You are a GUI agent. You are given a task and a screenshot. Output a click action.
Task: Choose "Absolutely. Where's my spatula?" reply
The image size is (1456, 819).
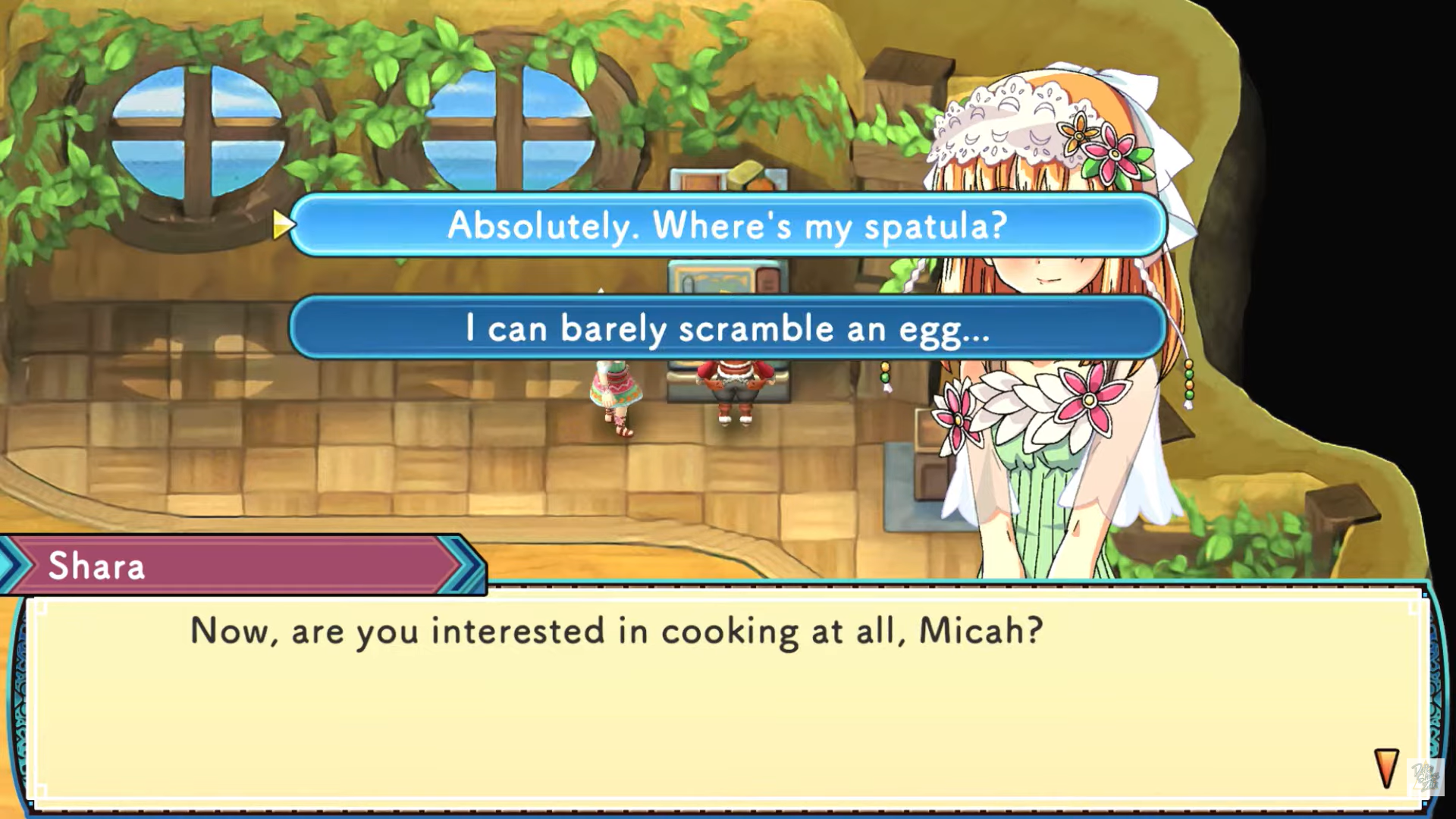[x=726, y=225]
